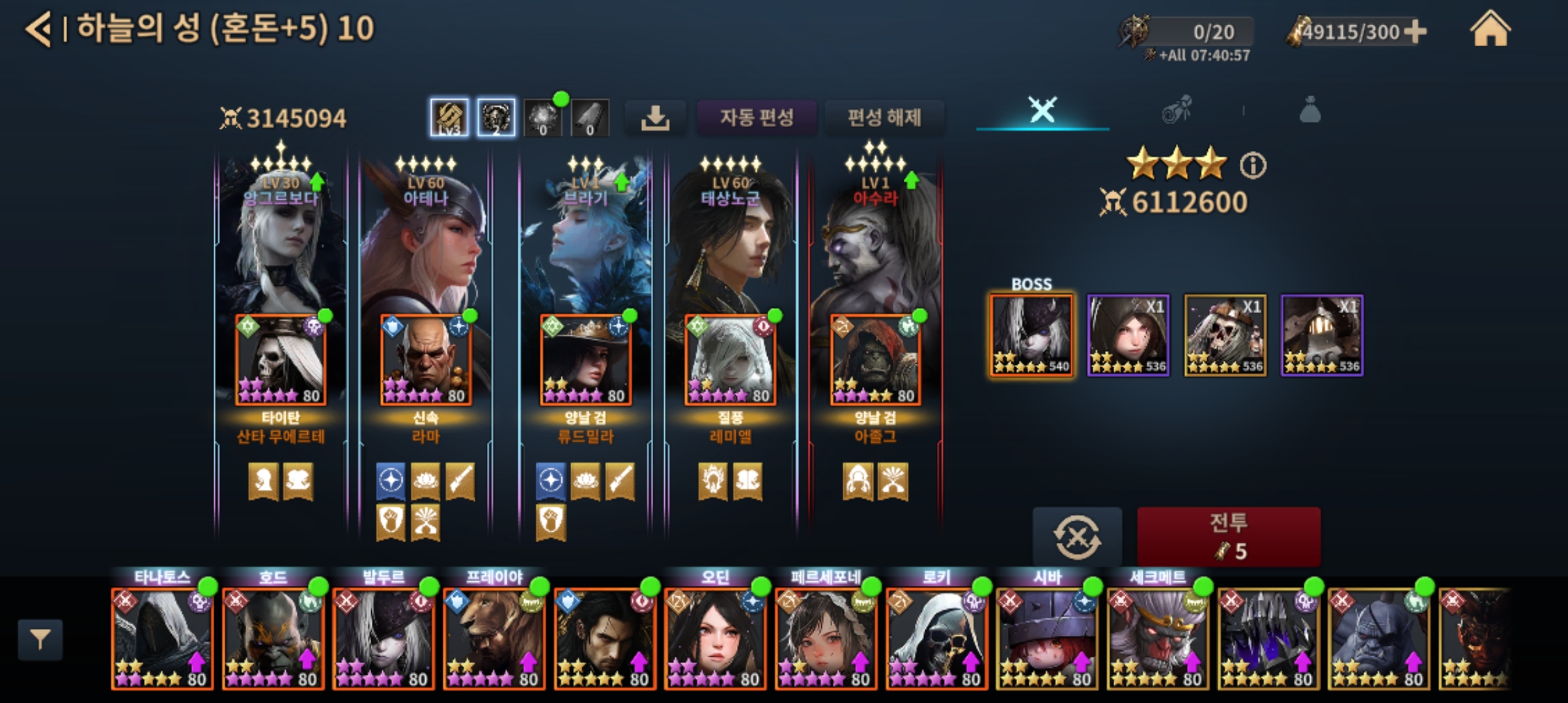
Task: Switch to the loot bag tab
Action: tap(1309, 109)
